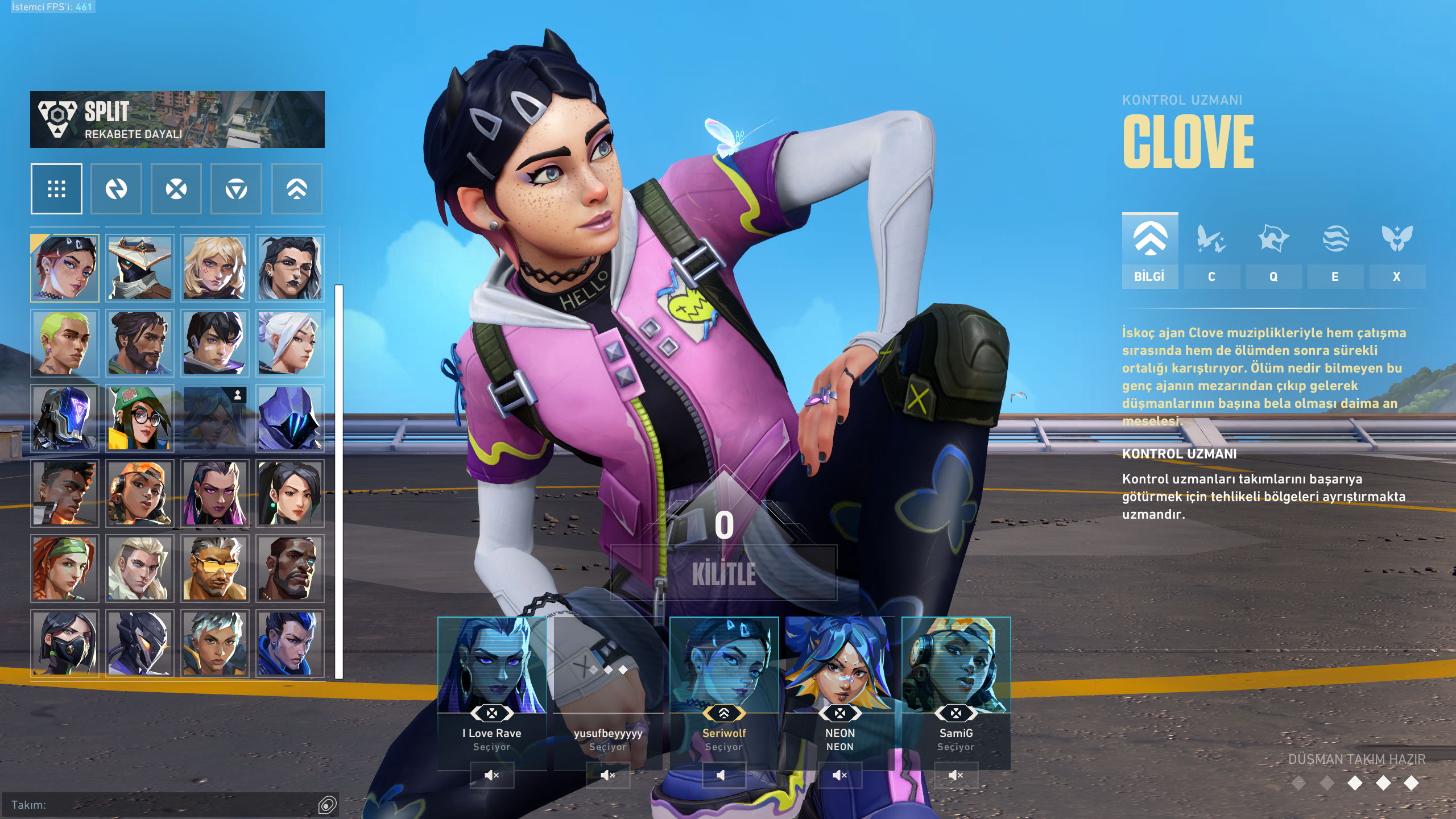Toggle mute for player I Love Rave
The width and height of the screenshot is (1456, 819).
click(492, 775)
